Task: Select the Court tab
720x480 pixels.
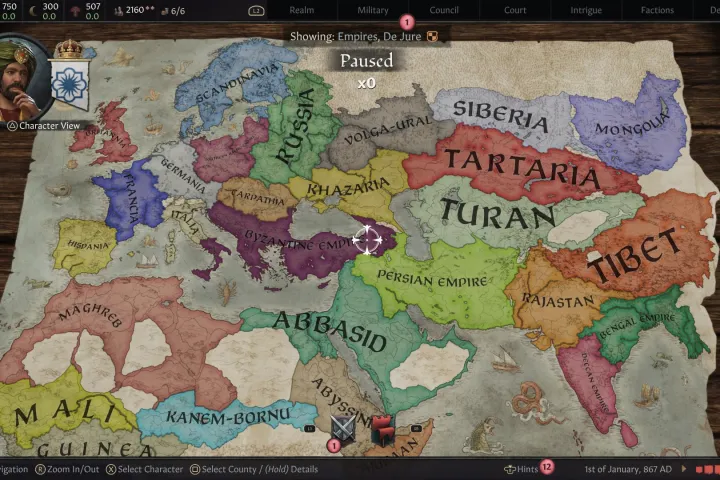Action: click(515, 10)
